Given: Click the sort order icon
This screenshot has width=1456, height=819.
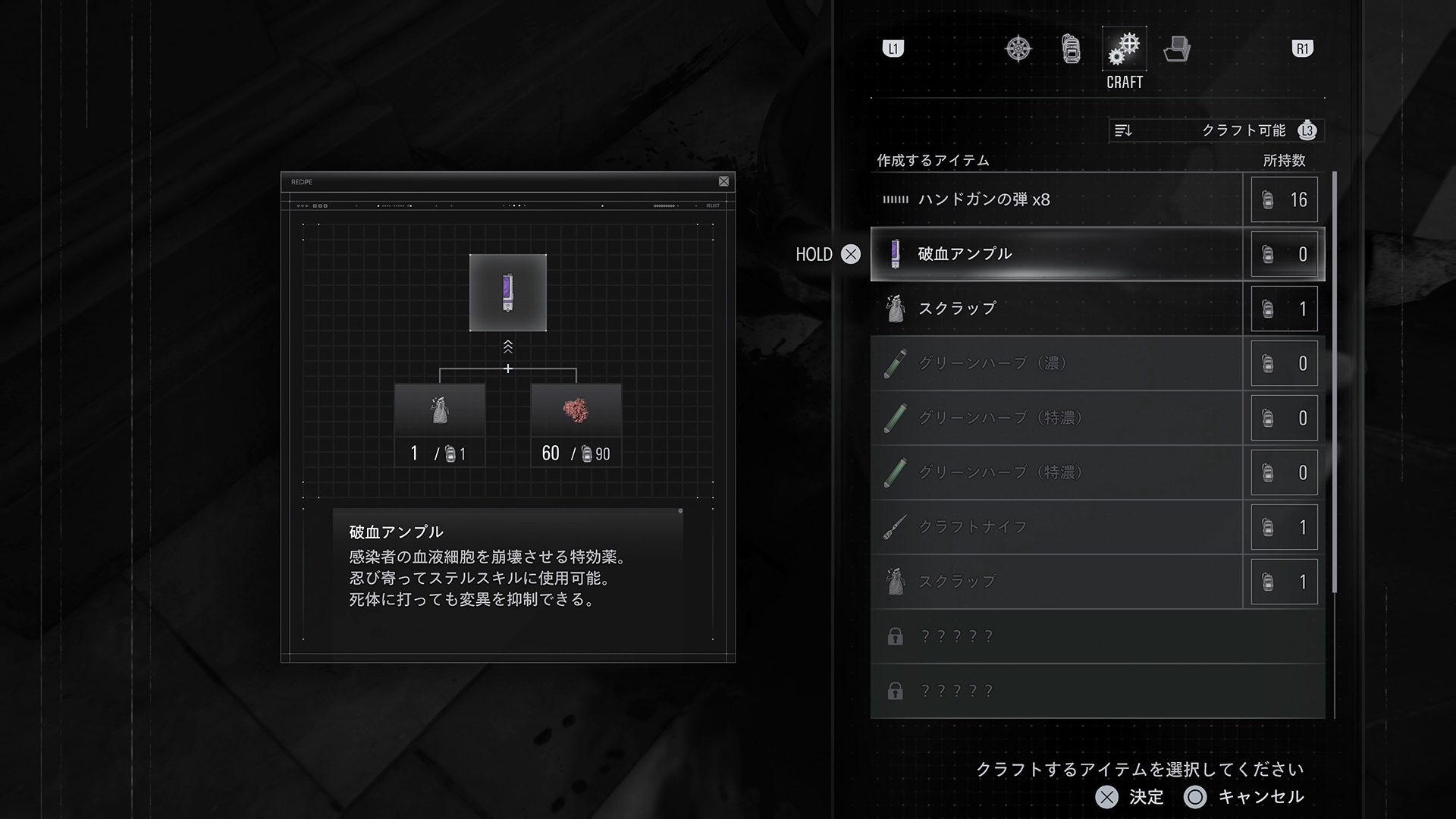Looking at the screenshot, I should [1123, 130].
